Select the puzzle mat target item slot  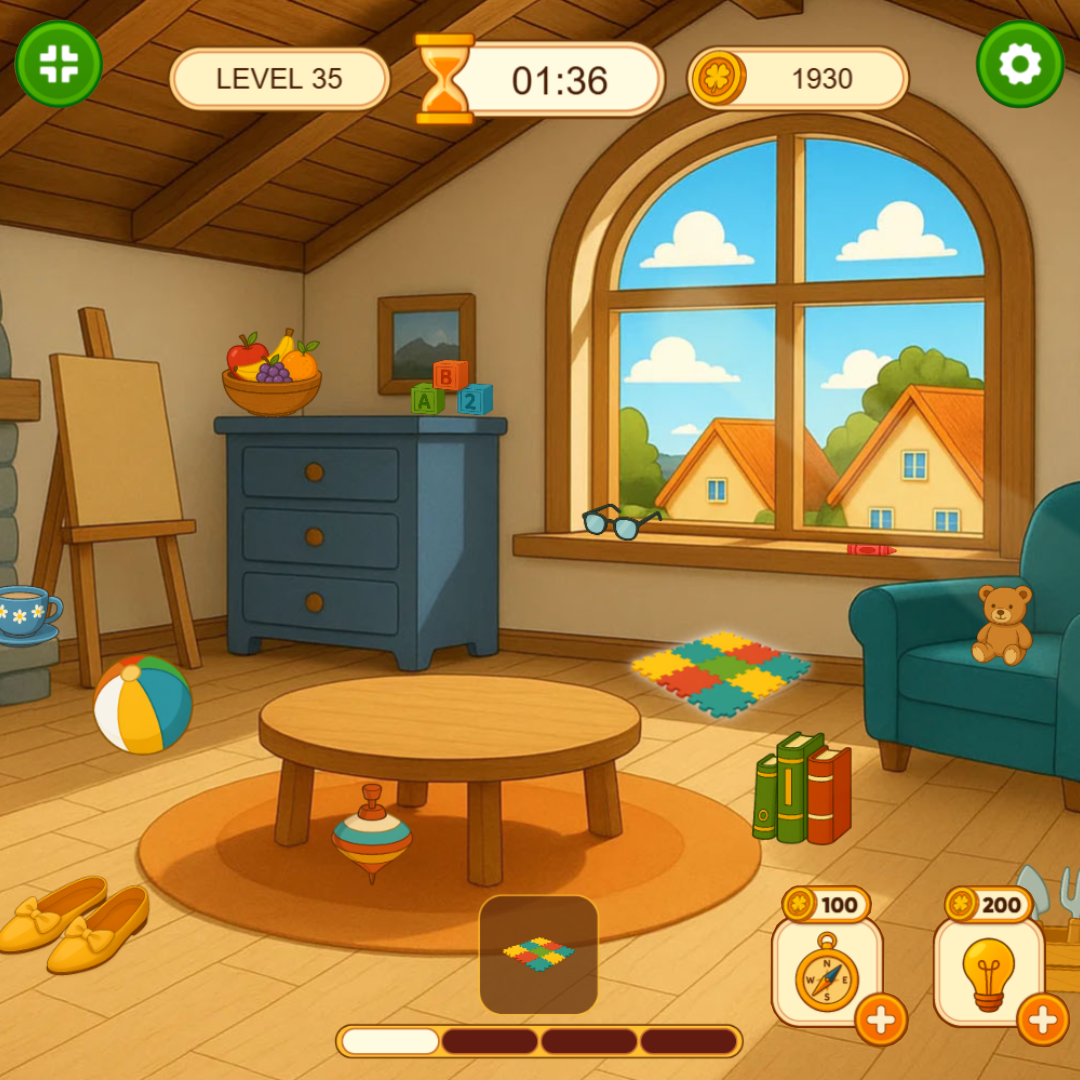tap(539, 954)
